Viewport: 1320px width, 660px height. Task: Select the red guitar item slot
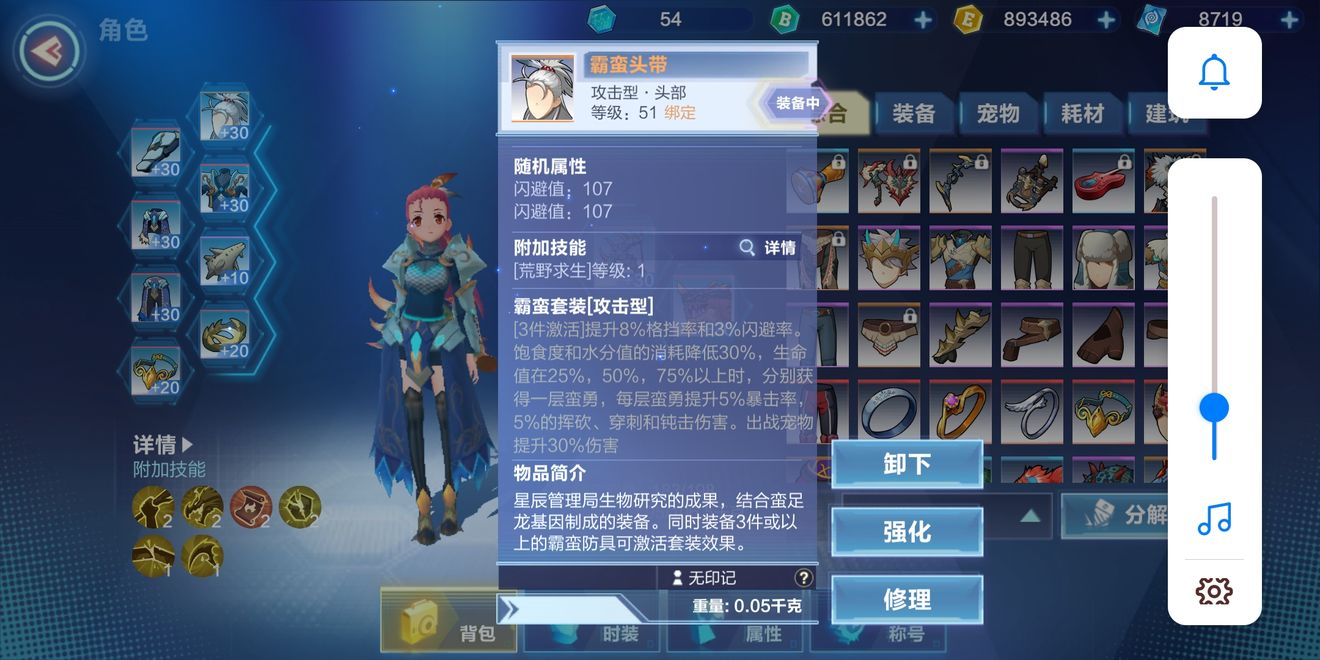click(x=1104, y=183)
